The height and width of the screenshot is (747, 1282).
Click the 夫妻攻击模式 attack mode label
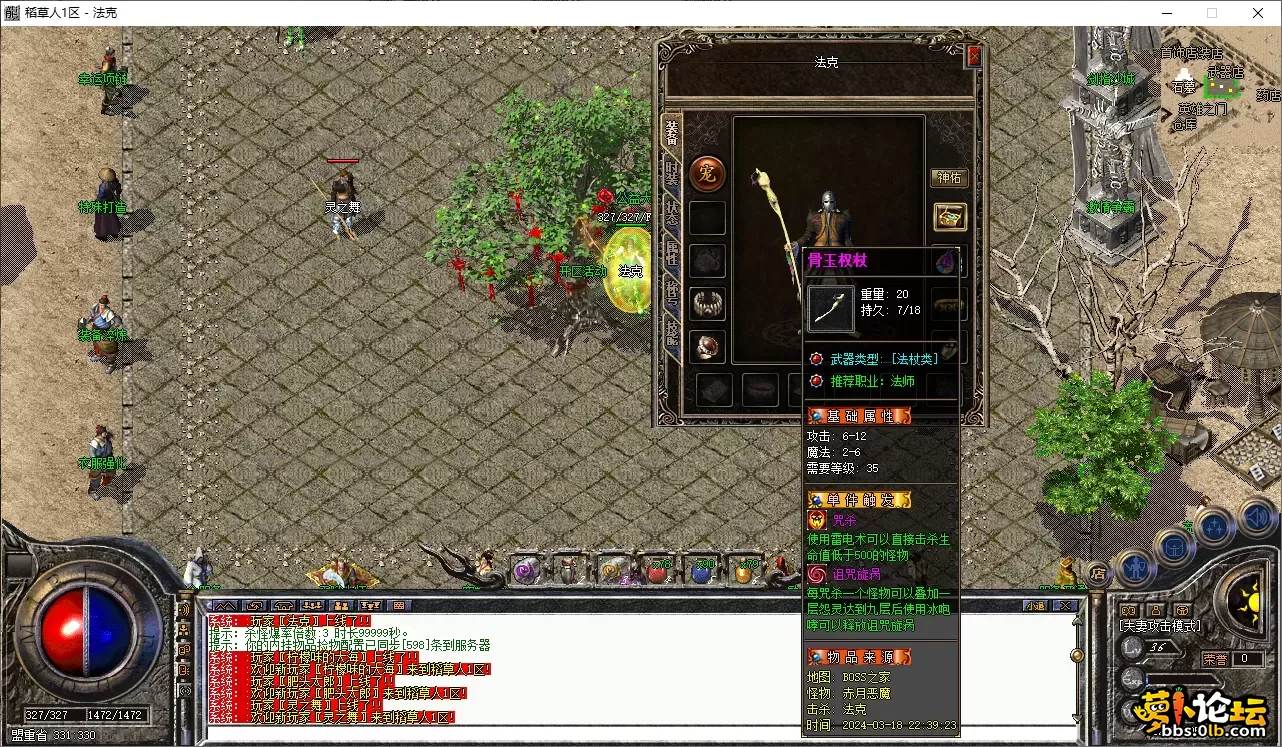pyautogui.click(x=1161, y=626)
